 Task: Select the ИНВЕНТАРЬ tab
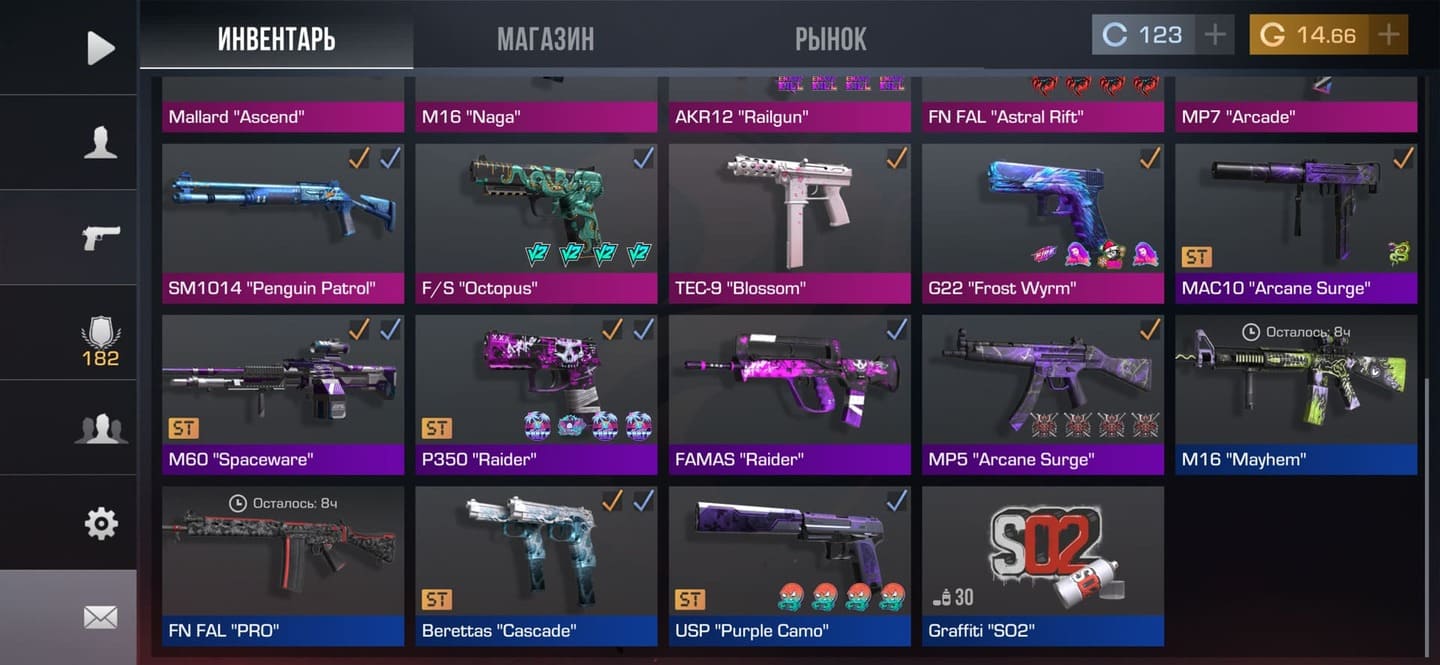click(x=276, y=38)
